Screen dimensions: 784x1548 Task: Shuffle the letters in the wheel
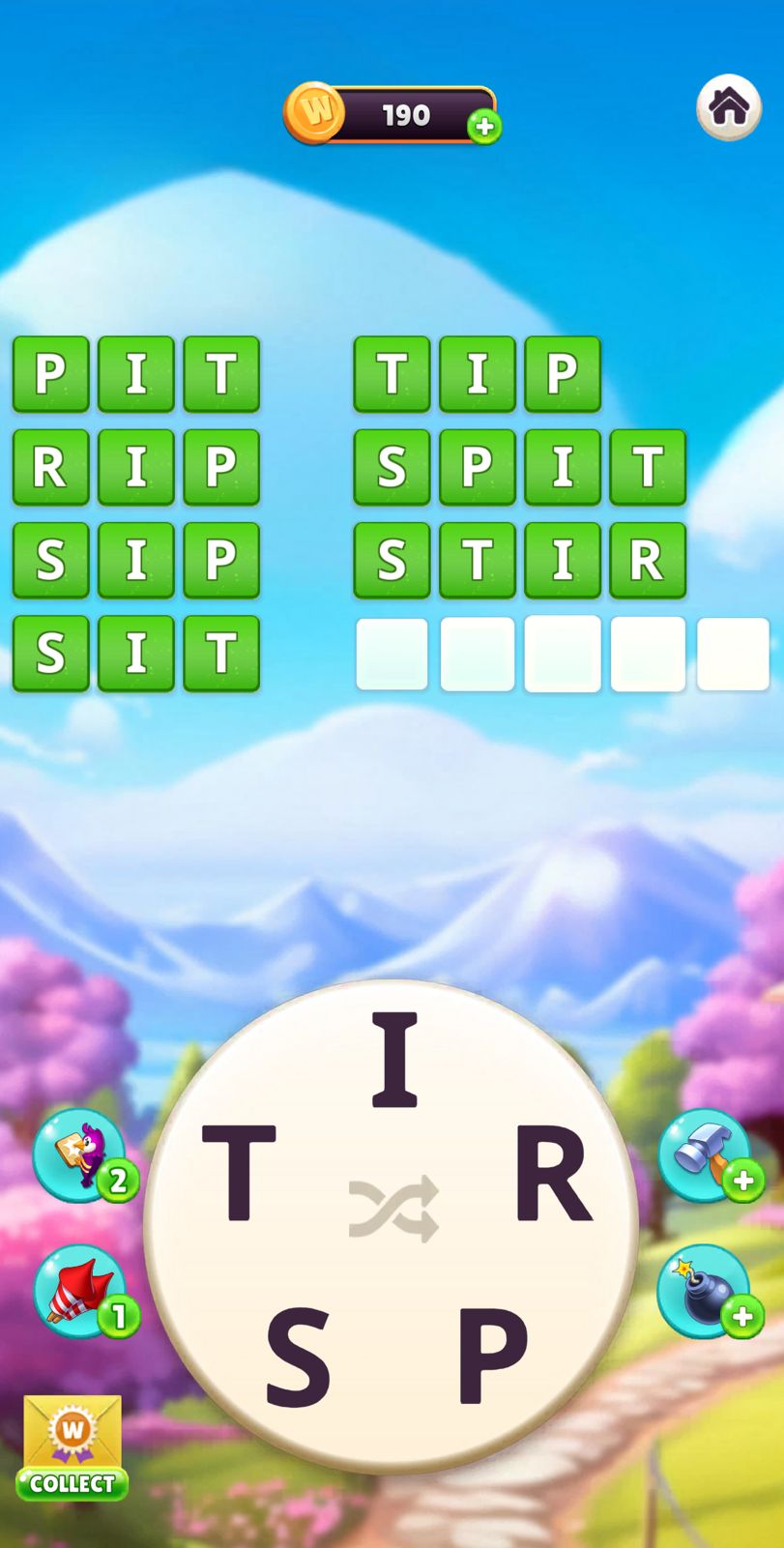393,1209
